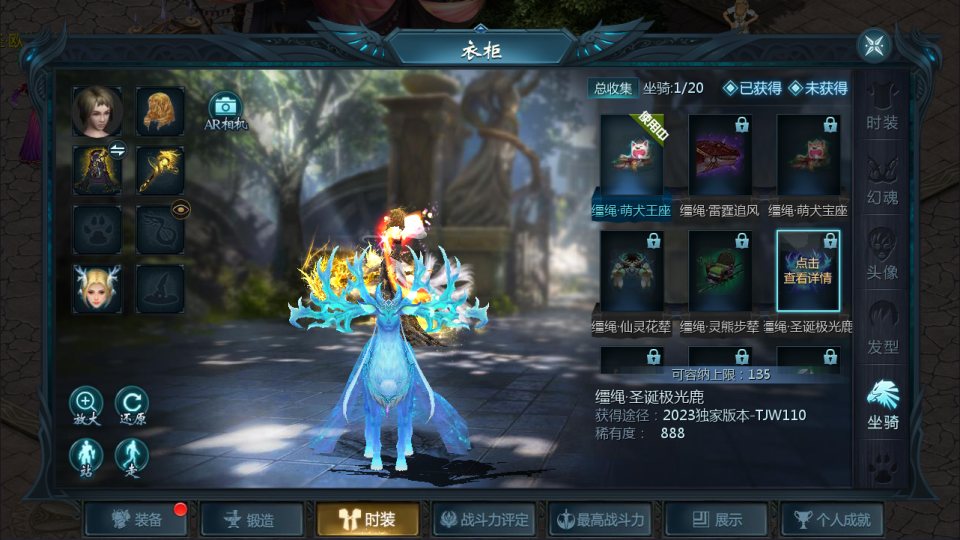Switch to the 幻魂 side tab
This screenshot has height=540, width=960.
point(882,182)
